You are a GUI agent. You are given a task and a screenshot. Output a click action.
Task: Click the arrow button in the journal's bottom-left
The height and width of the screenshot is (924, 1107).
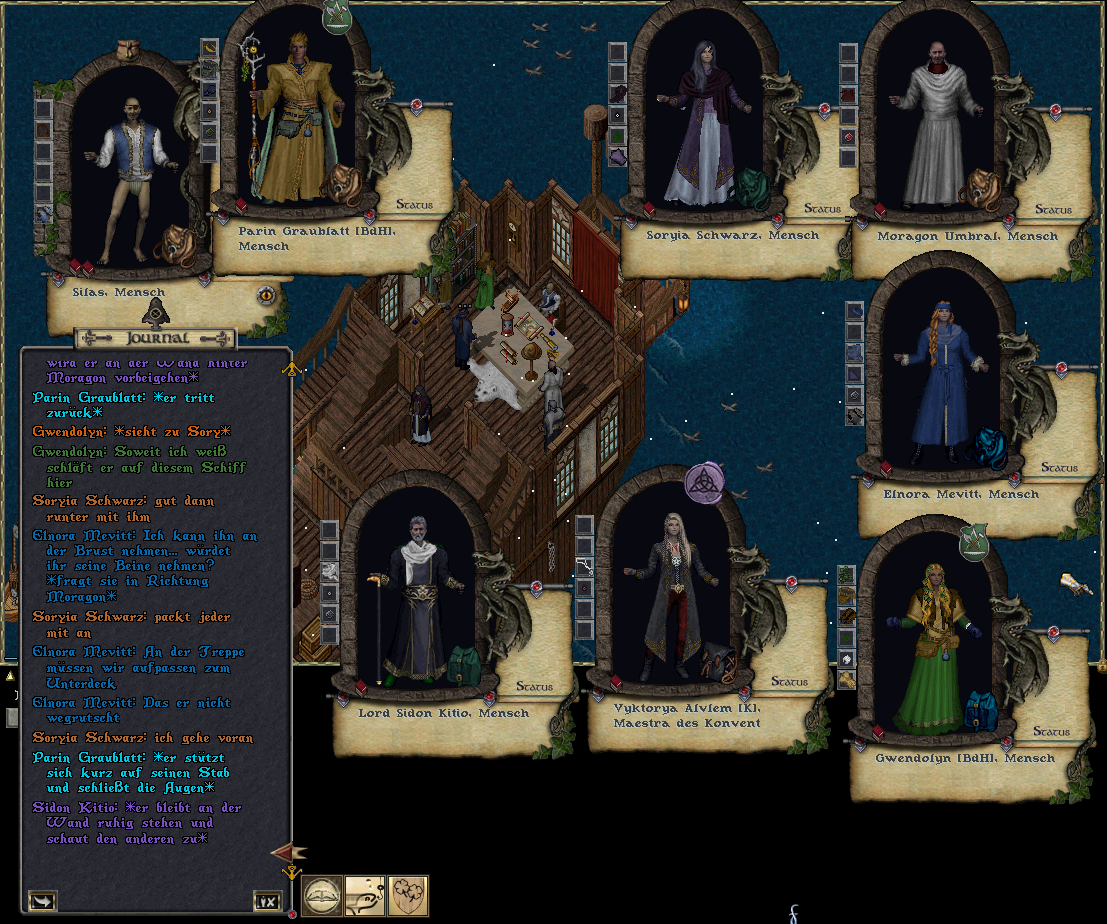click(43, 900)
